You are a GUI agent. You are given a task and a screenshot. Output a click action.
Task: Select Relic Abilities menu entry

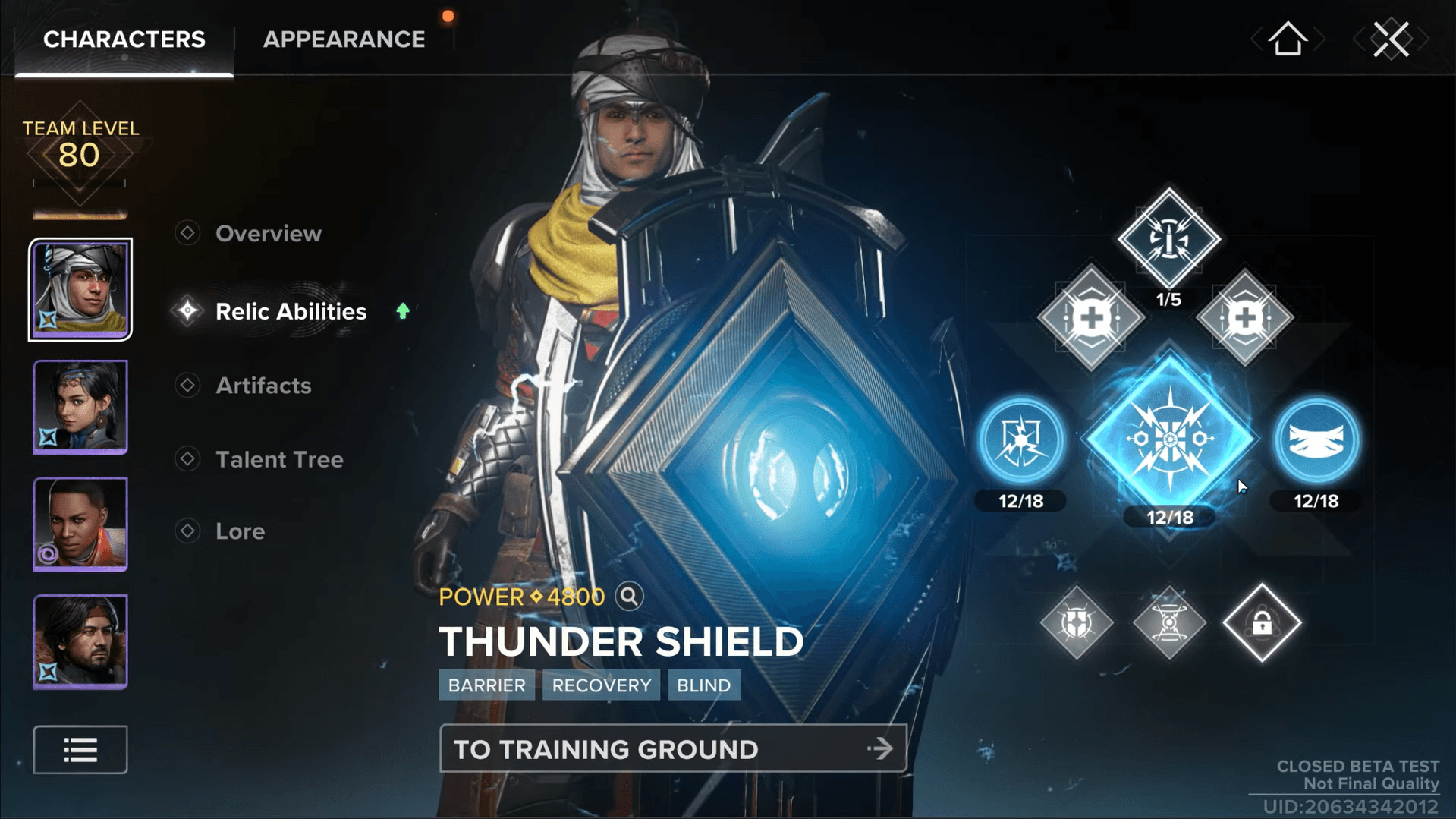pos(291,311)
